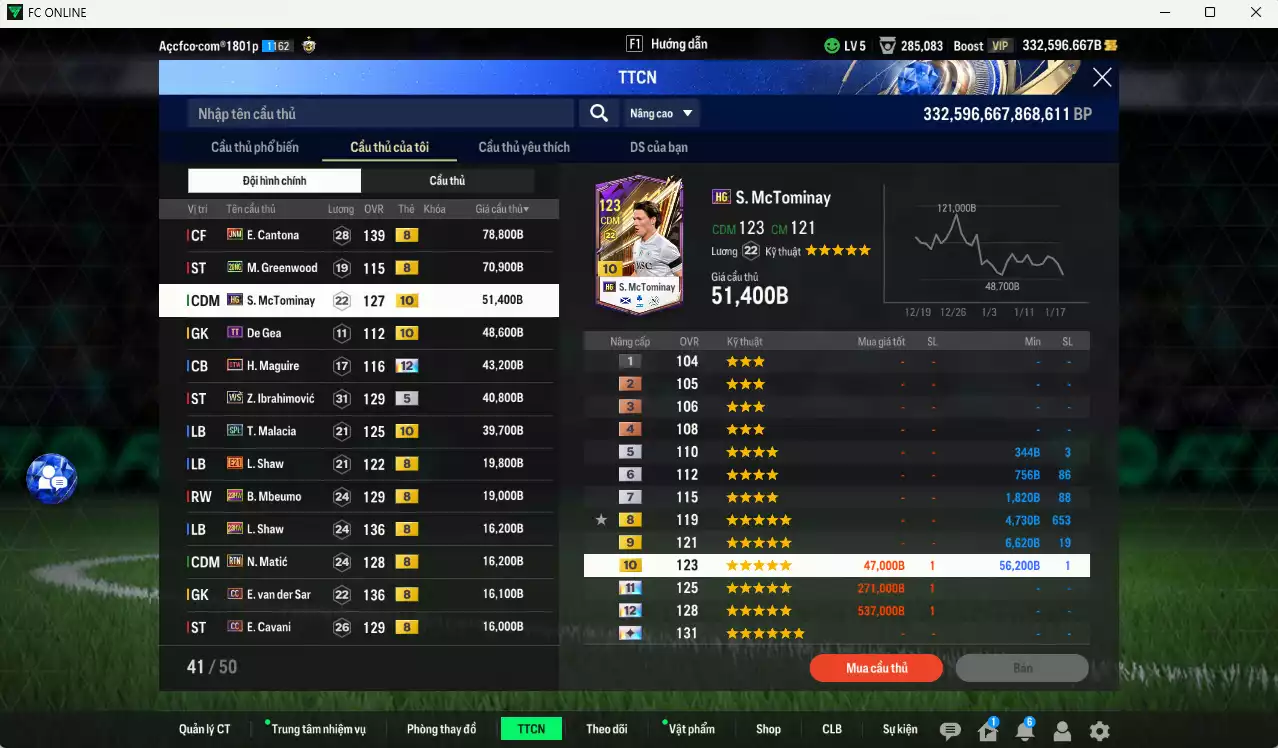Screen dimensions: 1278x748
Task: Open the gear settings icon
Action: pyautogui.click(x=1099, y=731)
